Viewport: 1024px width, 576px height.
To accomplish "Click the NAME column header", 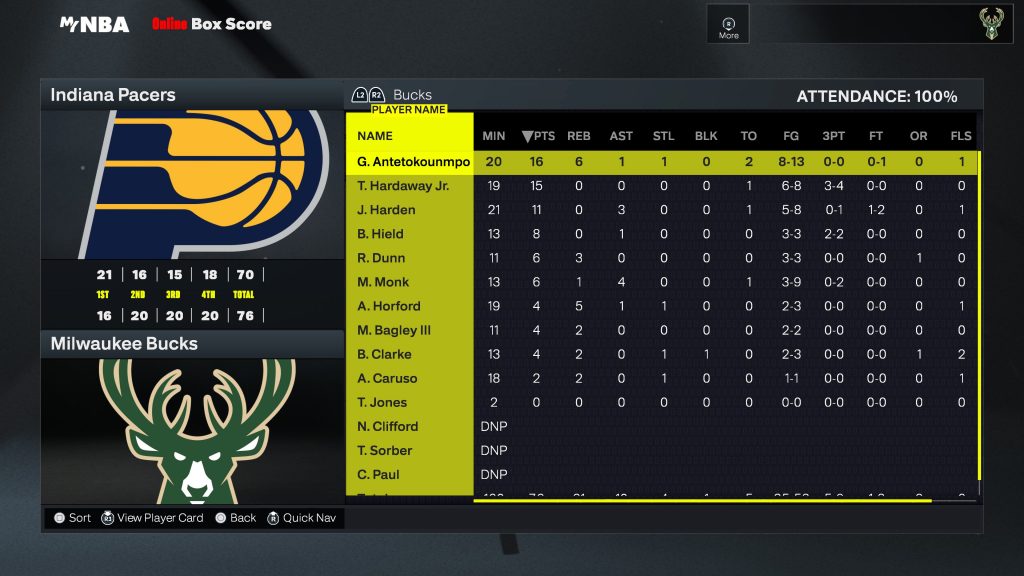I will point(375,136).
